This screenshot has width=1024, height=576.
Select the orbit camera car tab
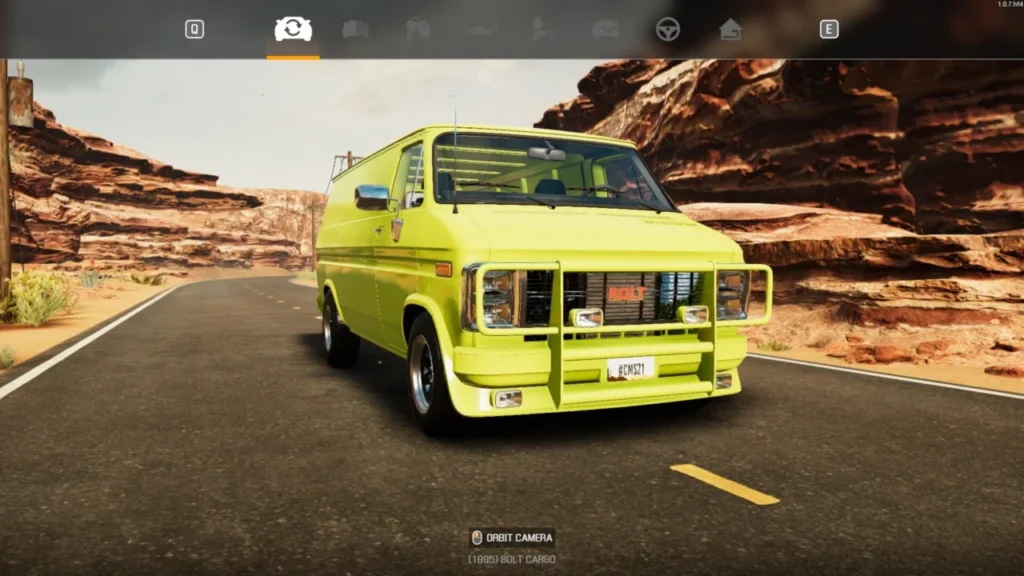(x=293, y=29)
